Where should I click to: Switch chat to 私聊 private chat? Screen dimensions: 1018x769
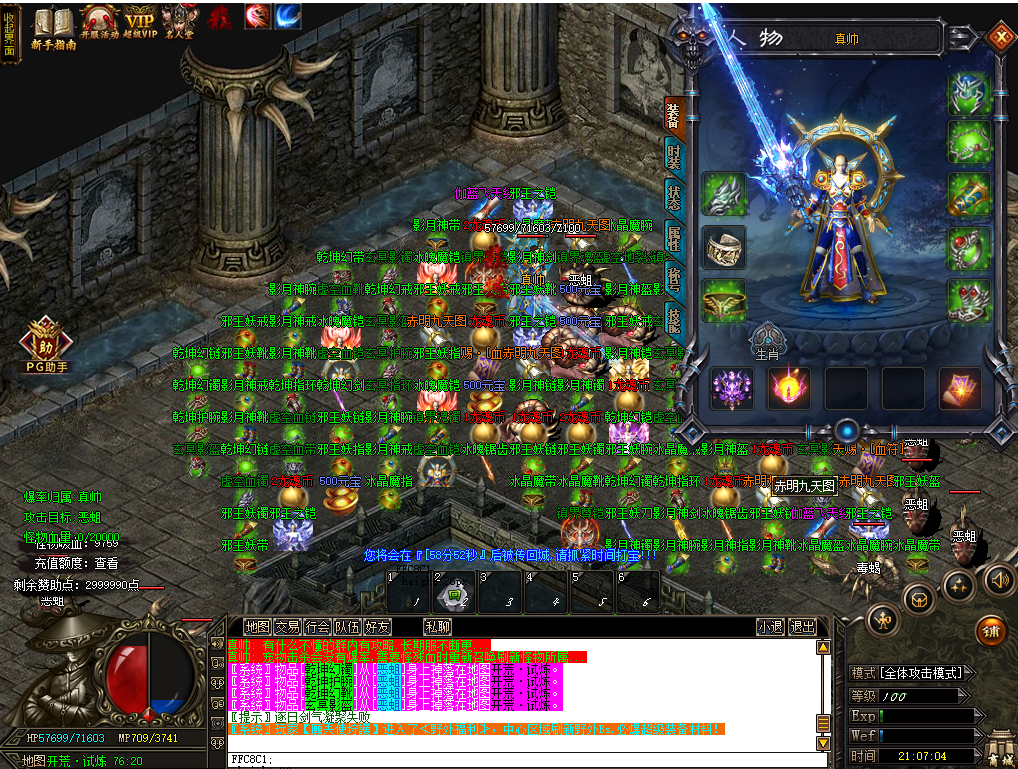point(437,627)
